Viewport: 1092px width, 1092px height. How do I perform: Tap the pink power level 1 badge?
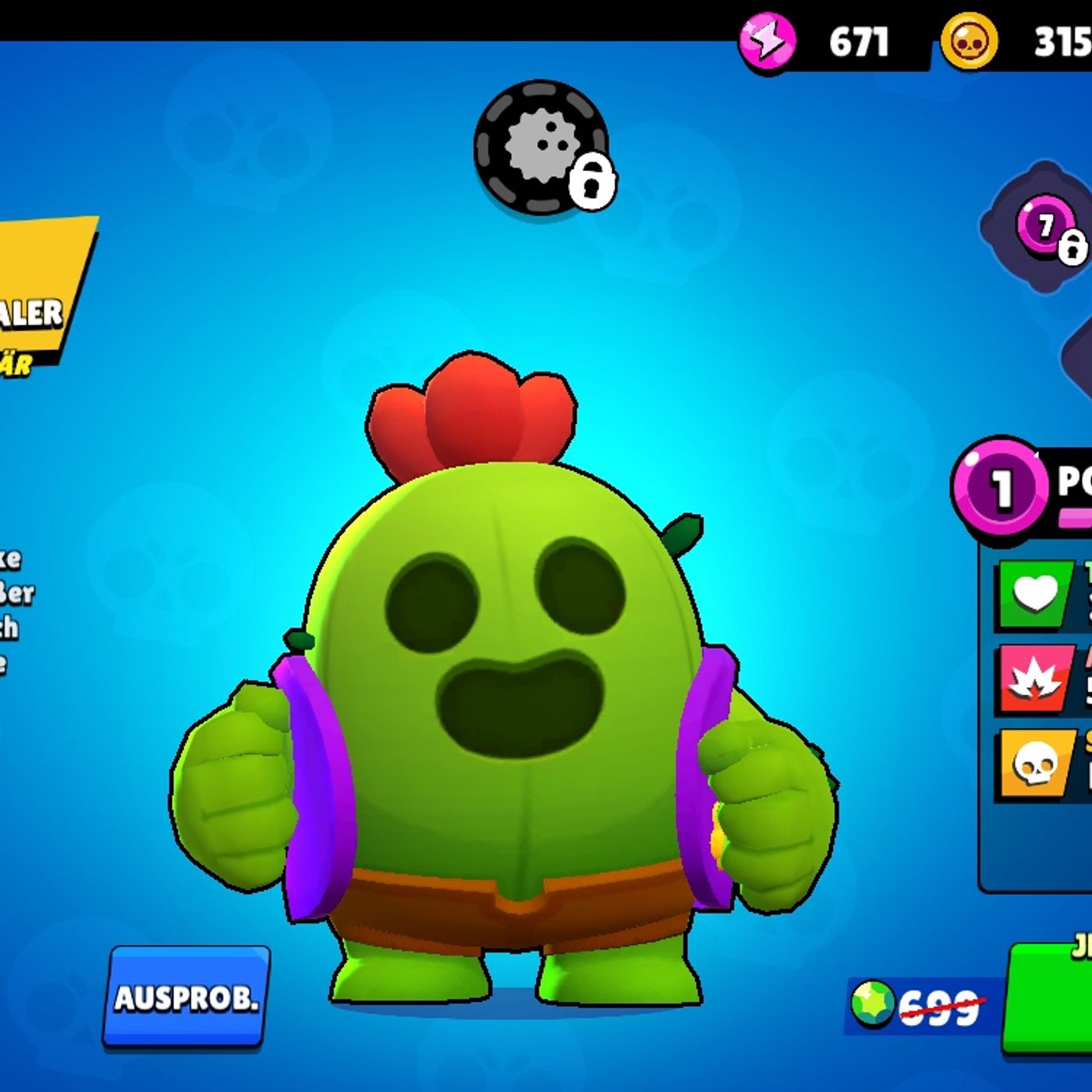999,486
